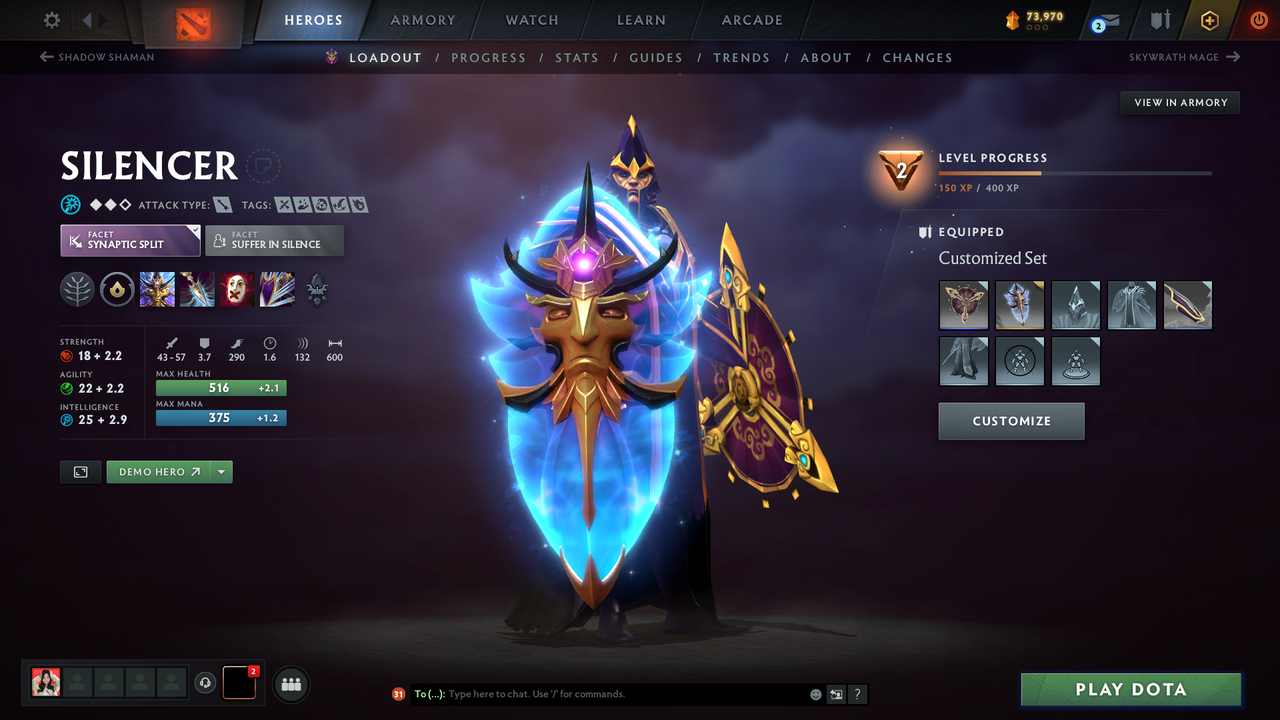1280x720 pixels.
Task: Open the Arcade menu
Action: (751, 20)
